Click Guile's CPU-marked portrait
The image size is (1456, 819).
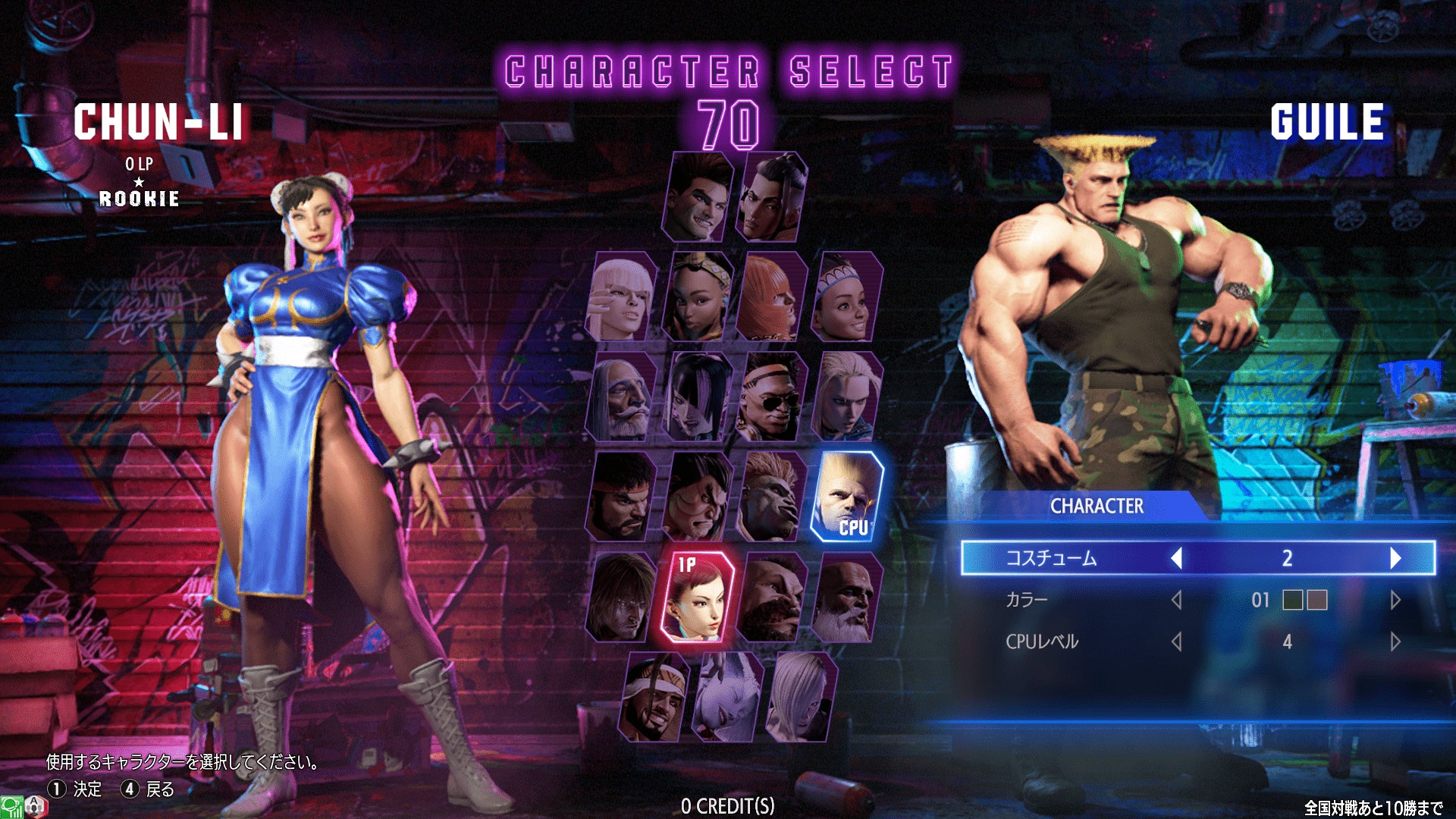(846, 497)
